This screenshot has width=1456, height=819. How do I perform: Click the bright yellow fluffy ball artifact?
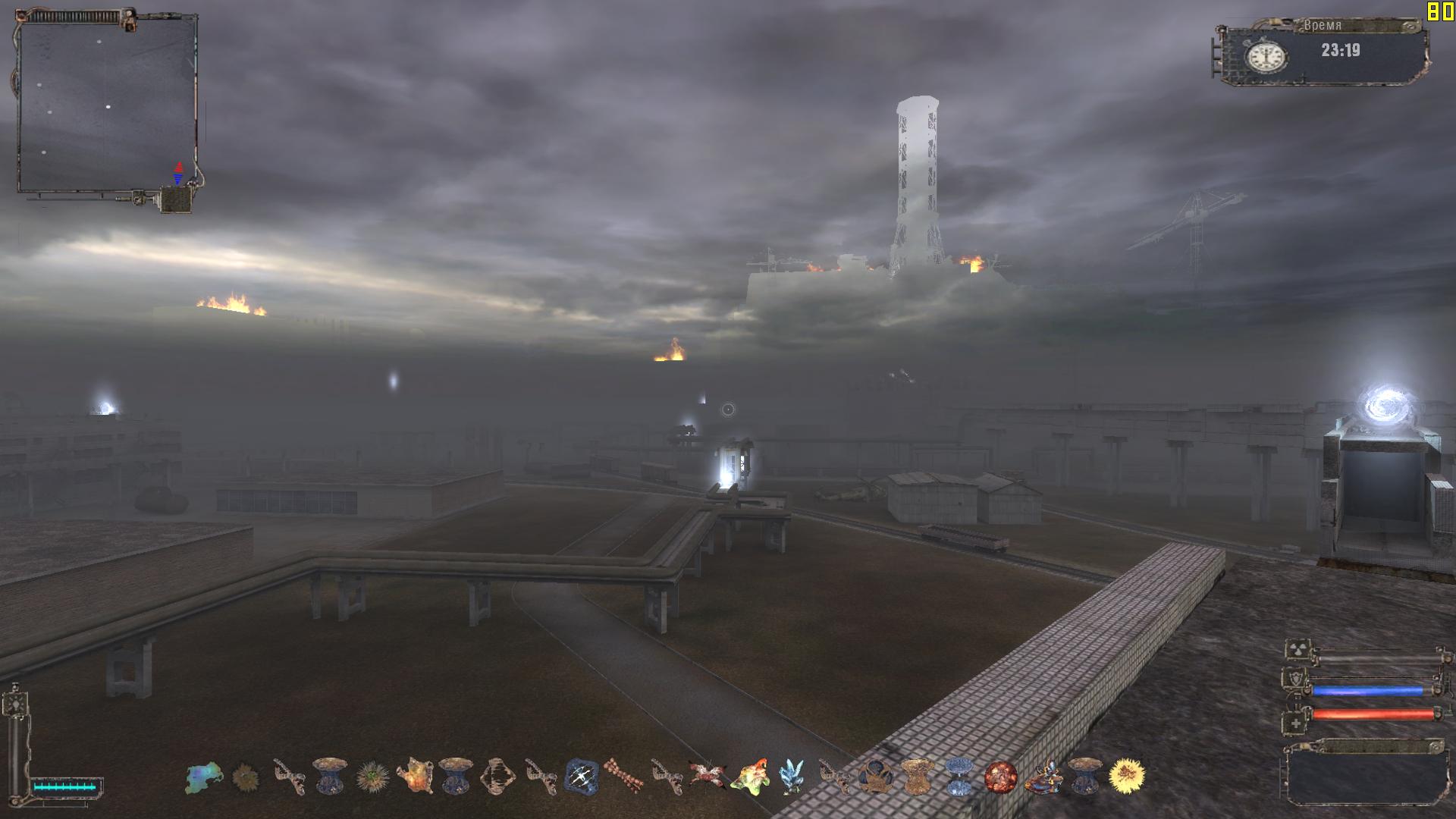tap(1126, 775)
